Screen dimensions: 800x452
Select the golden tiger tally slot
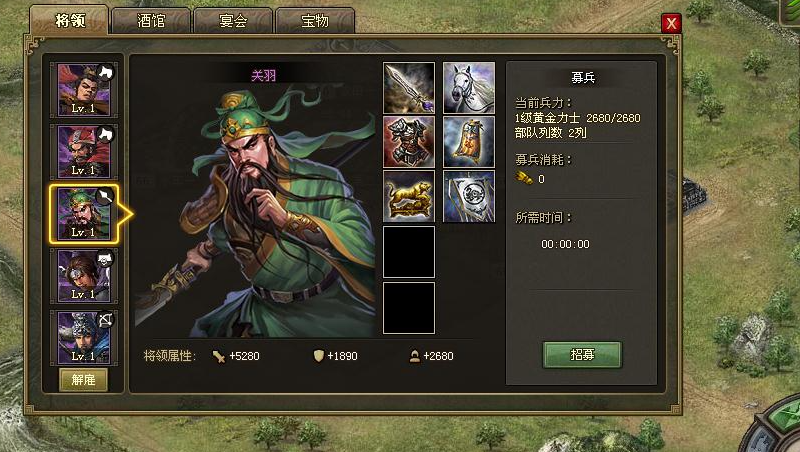point(409,197)
